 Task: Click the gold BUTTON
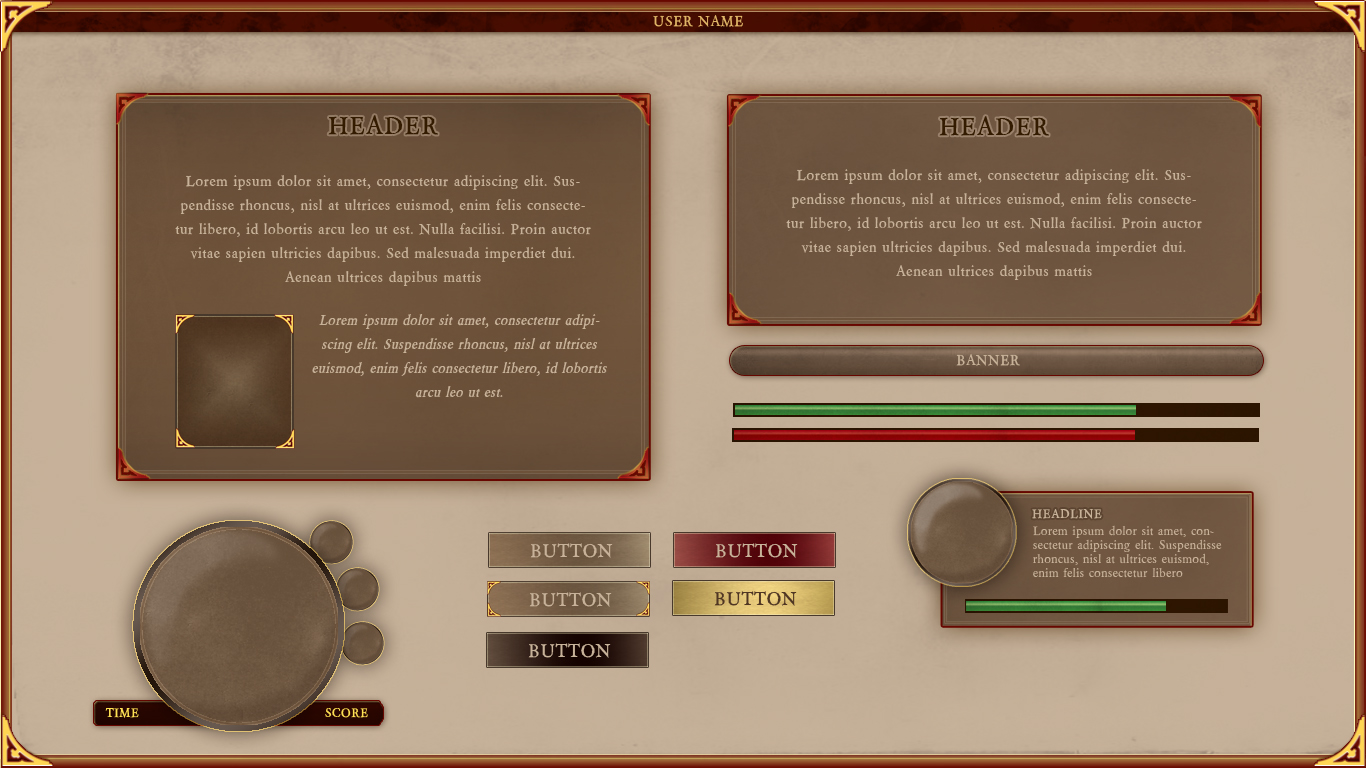click(753, 597)
